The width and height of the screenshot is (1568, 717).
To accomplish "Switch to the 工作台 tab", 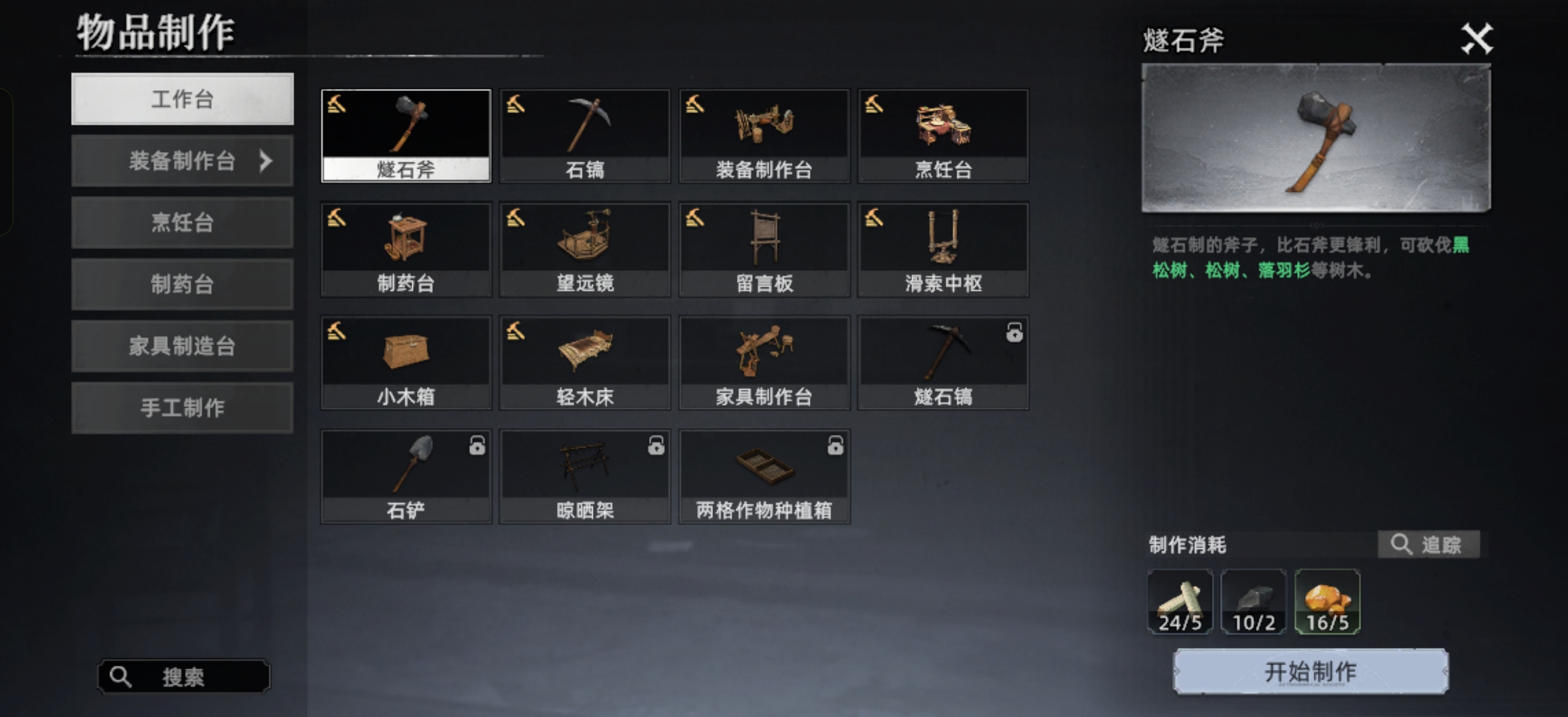I will coord(183,99).
